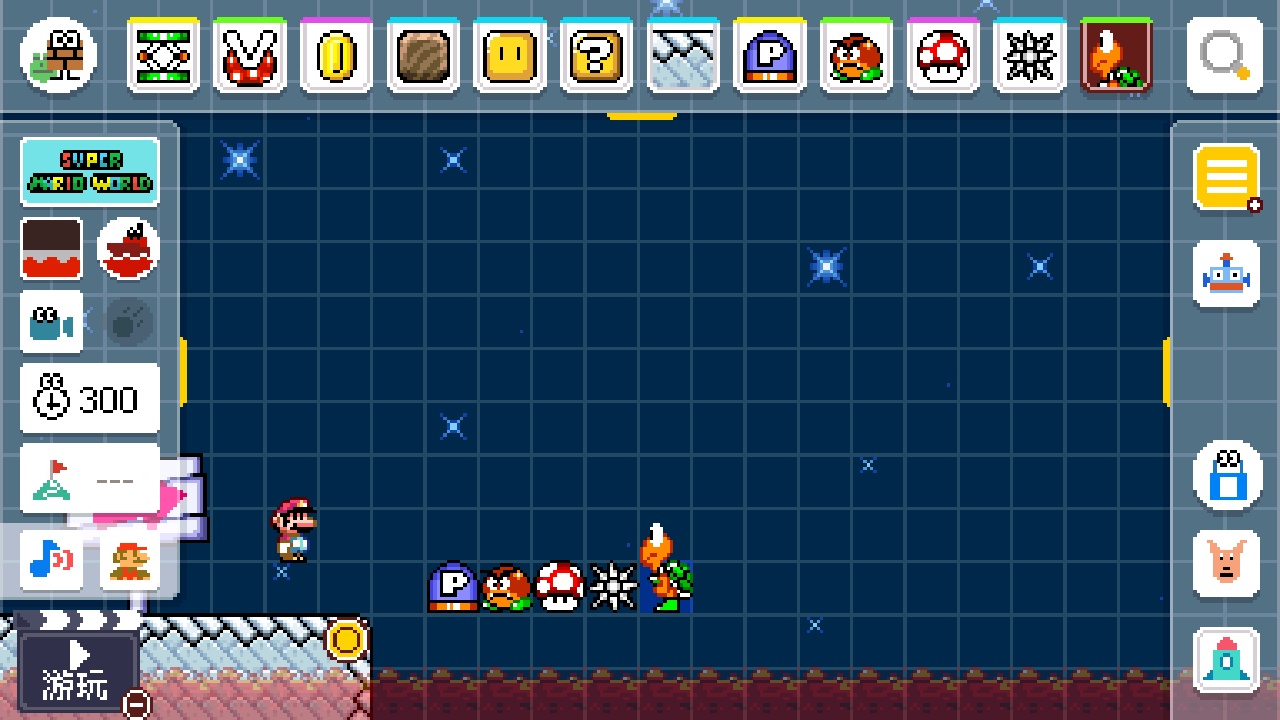Image resolution: width=1280 pixels, height=720 pixels.
Task: Select the trampoline spring in the palette
Action: tap(163, 55)
